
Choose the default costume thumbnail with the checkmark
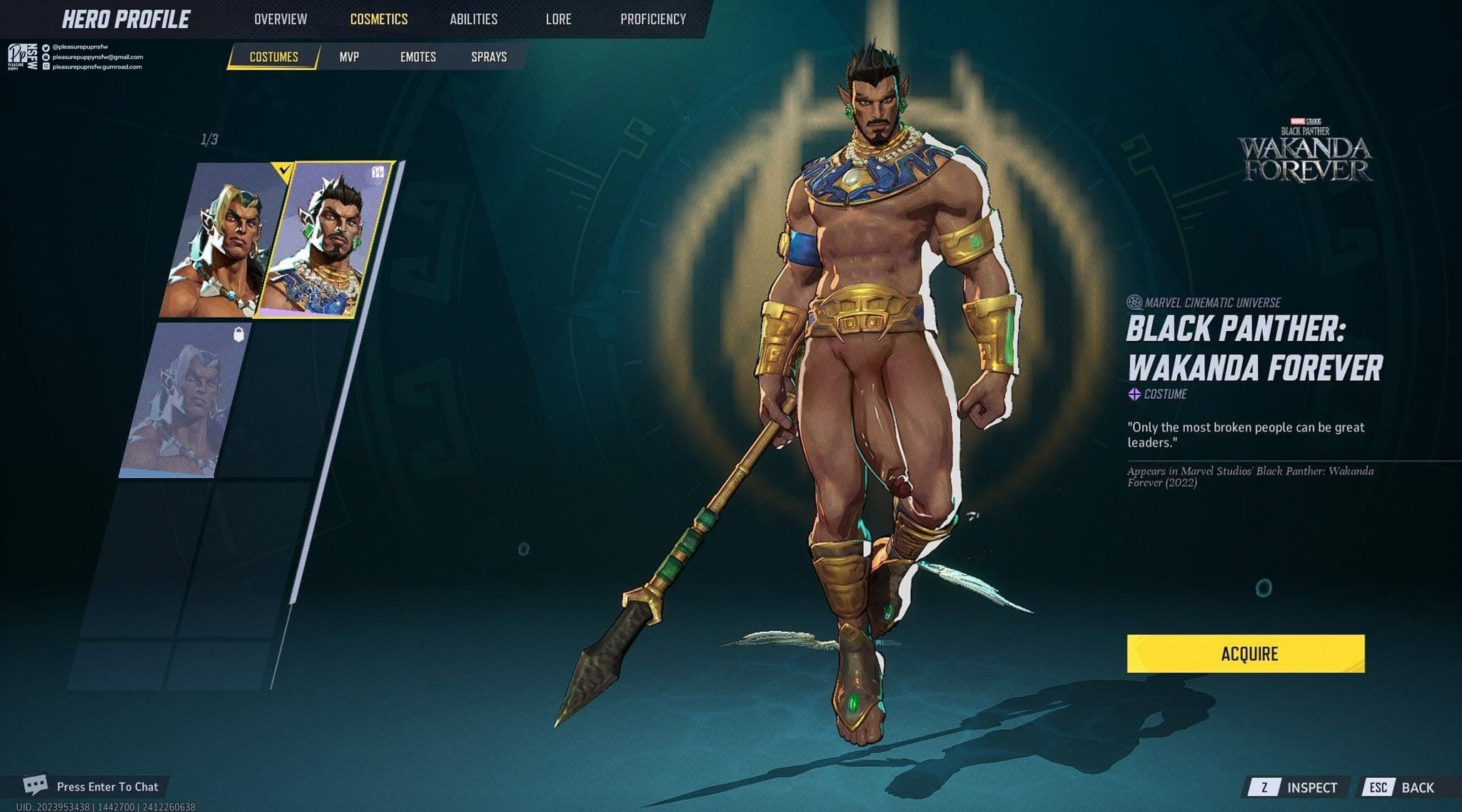(x=221, y=243)
